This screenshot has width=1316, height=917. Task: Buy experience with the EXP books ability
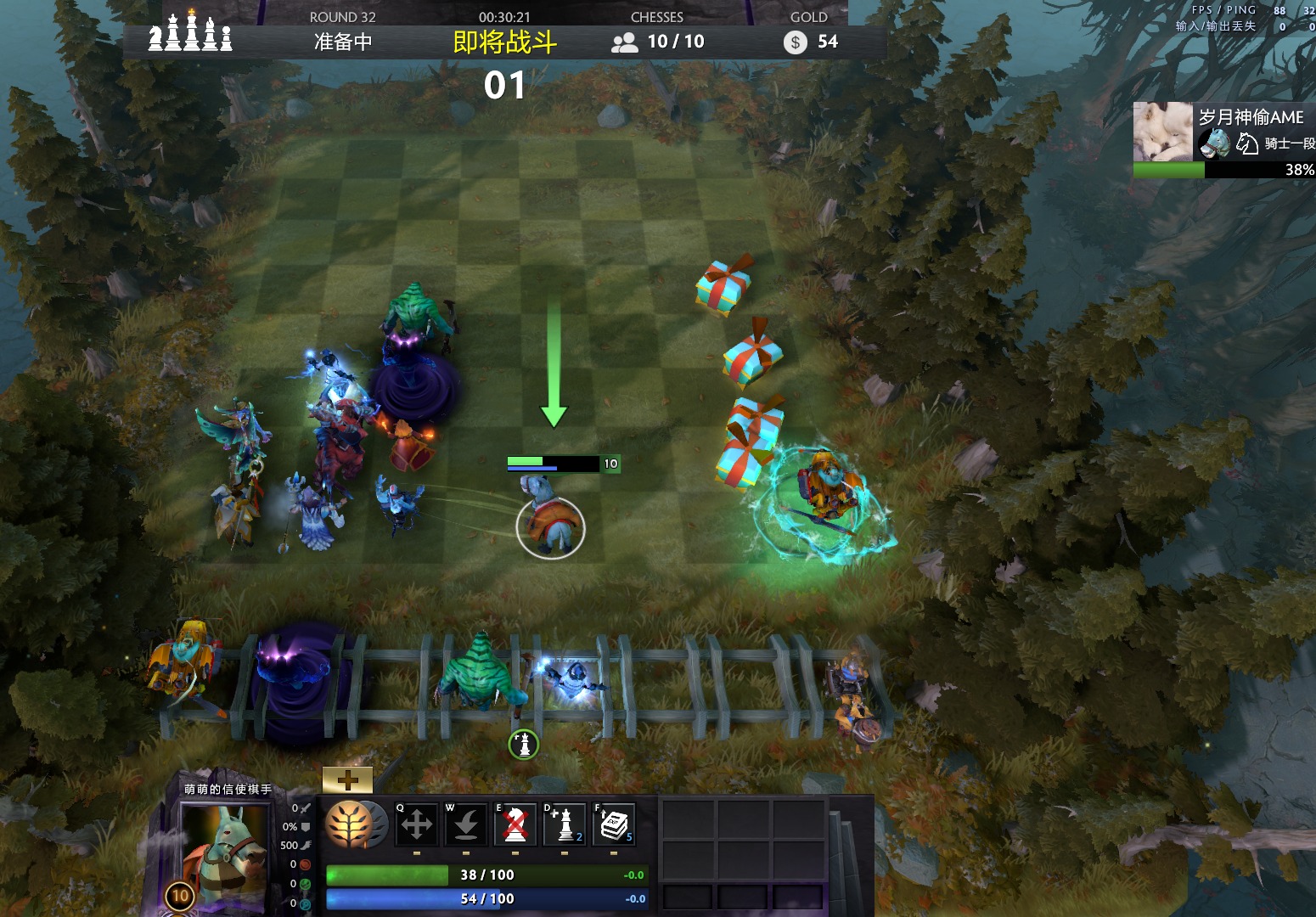click(x=614, y=824)
